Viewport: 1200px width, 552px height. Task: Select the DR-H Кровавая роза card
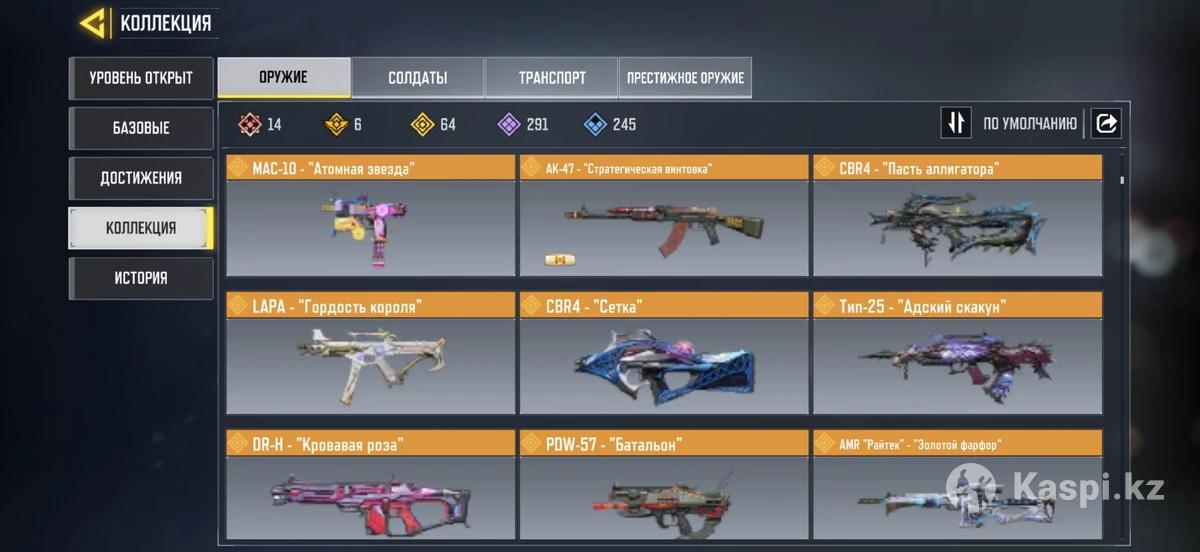tap(370, 494)
